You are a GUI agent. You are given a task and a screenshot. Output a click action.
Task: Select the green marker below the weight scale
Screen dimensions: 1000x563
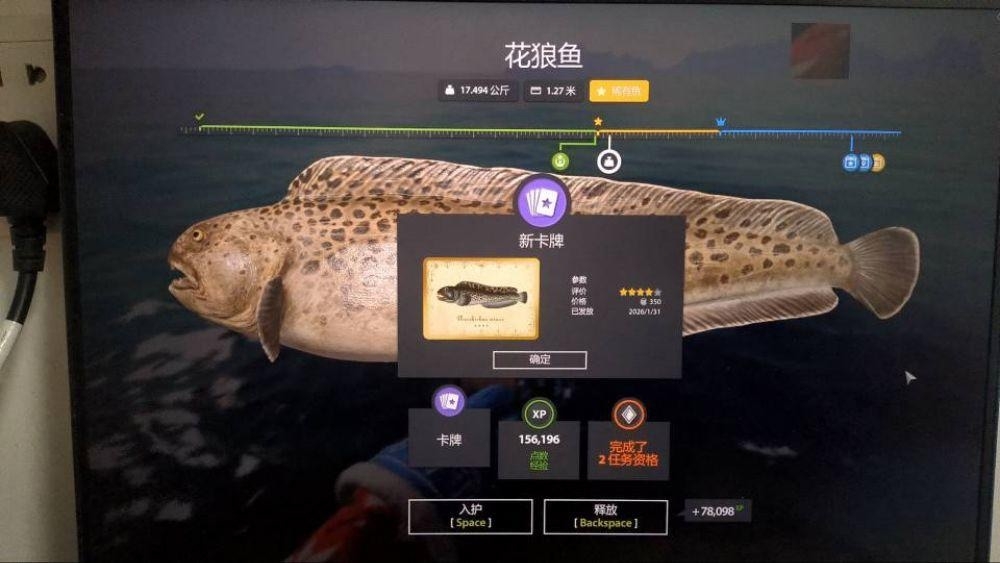pos(561,160)
